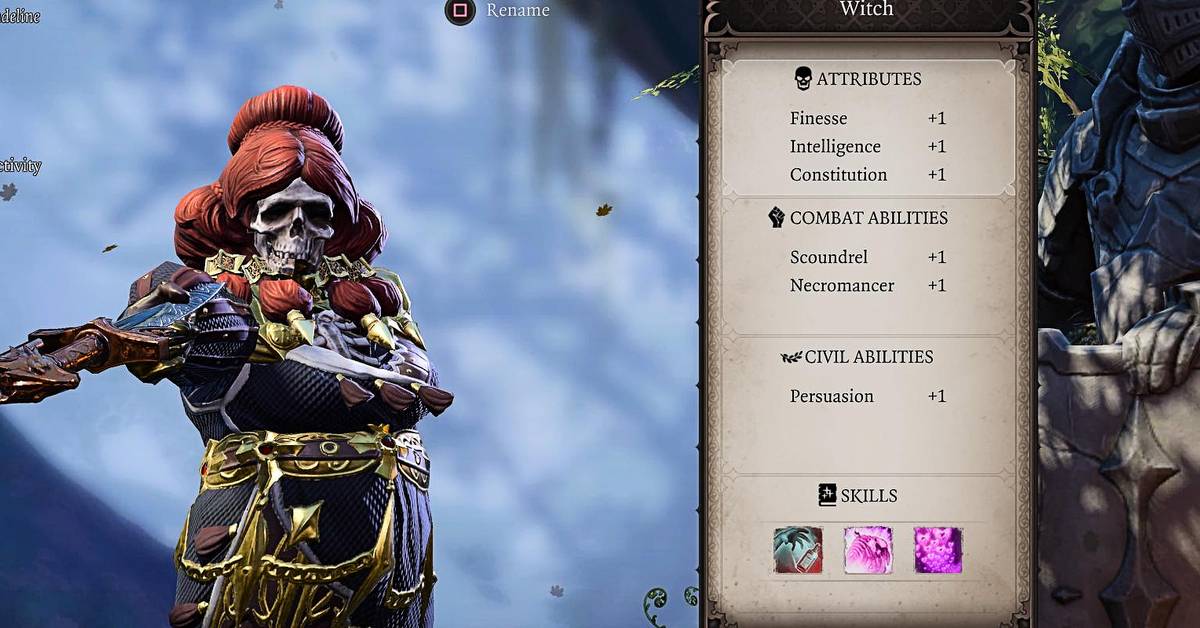Pick the purple swarm skill icon
This screenshot has height=628, width=1200.
(x=938, y=550)
